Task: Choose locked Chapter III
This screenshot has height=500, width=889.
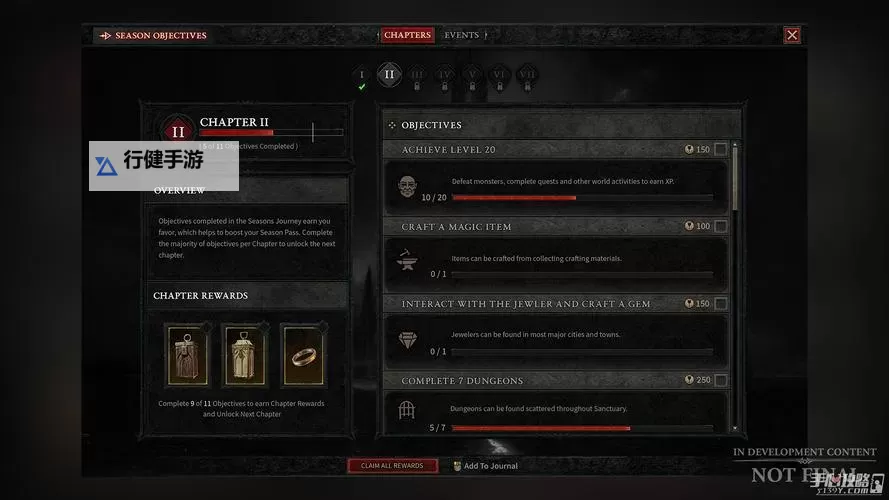Action: coord(417,75)
